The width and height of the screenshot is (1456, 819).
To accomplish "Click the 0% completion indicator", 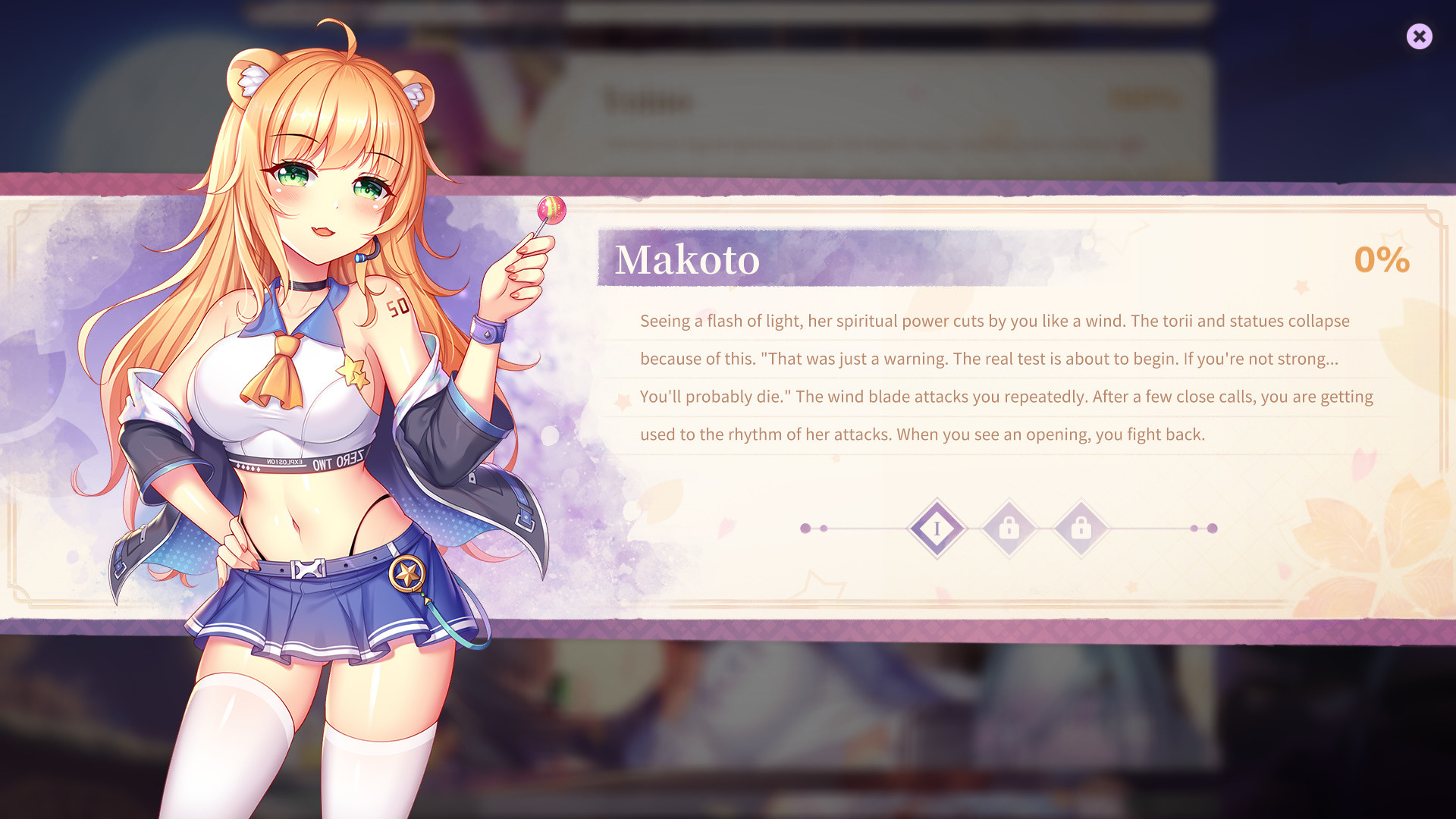I will [x=1382, y=260].
